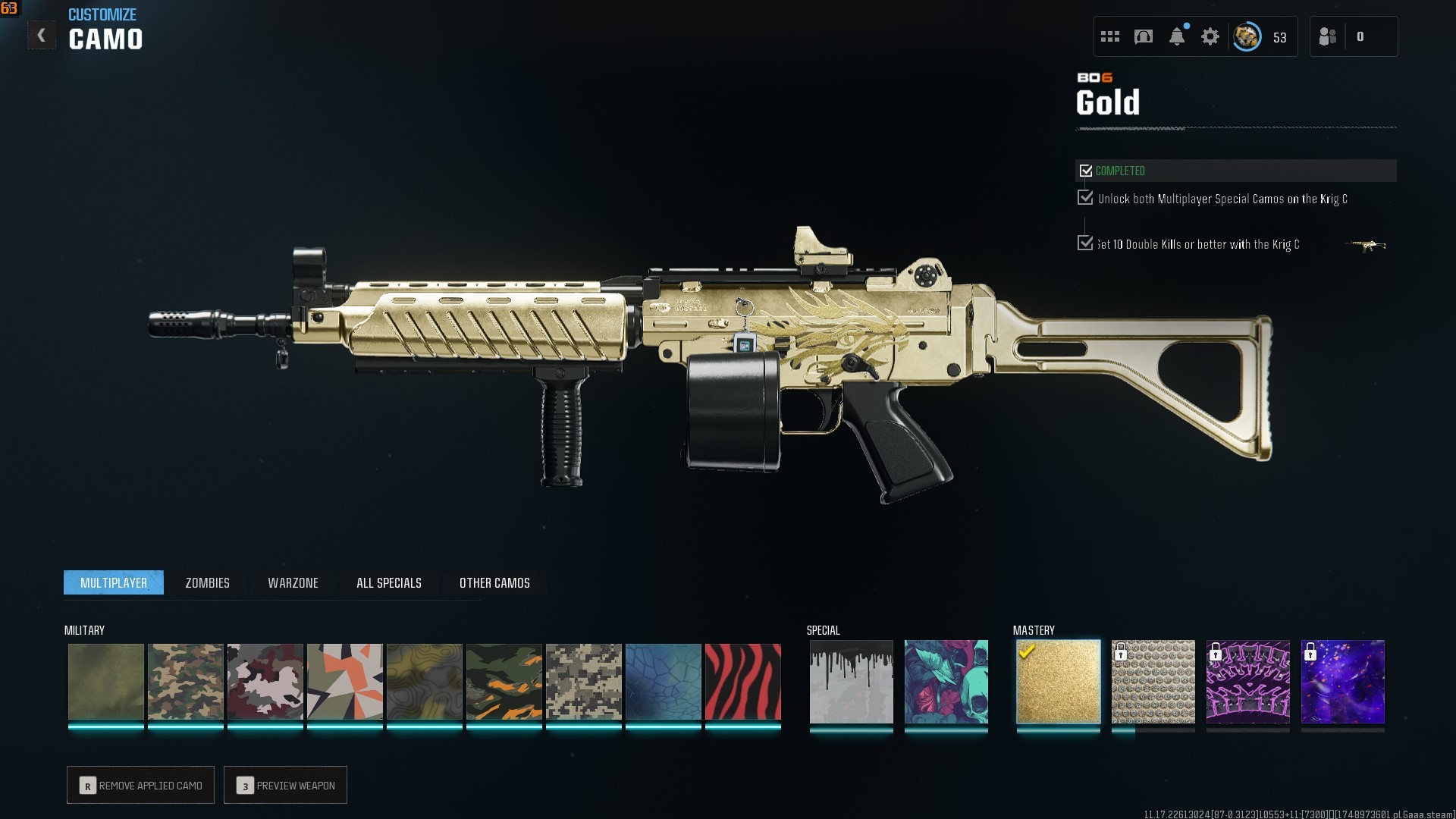The height and width of the screenshot is (819, 1456).
Task: Open the friends social panel
Action: pyautogui.click(x=1328, y=36)
